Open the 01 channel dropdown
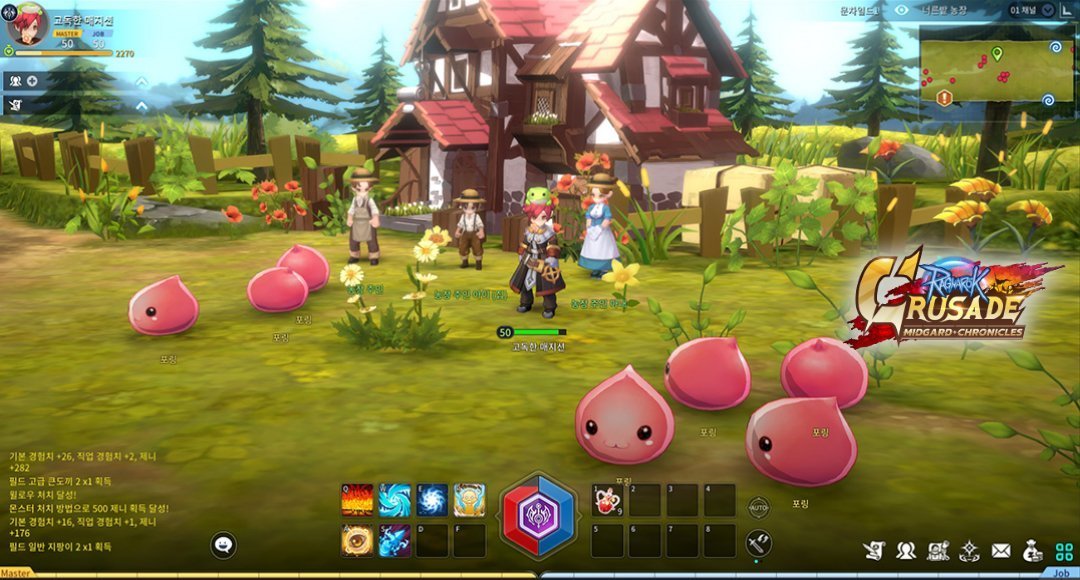This screenshot has width=1080, height=580. [1032, 10]
